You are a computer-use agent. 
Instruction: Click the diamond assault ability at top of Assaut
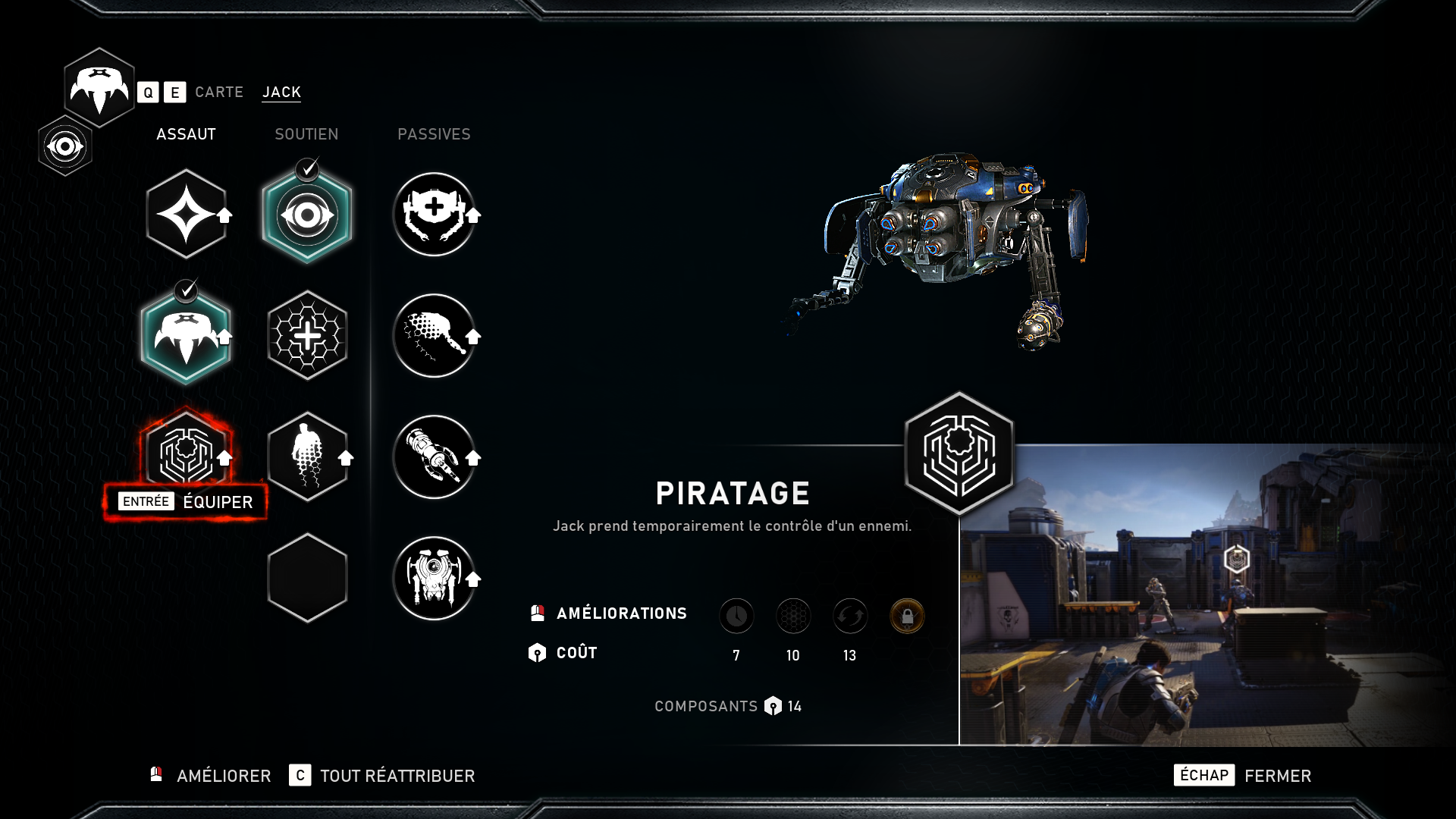click(x=186, y=213)
